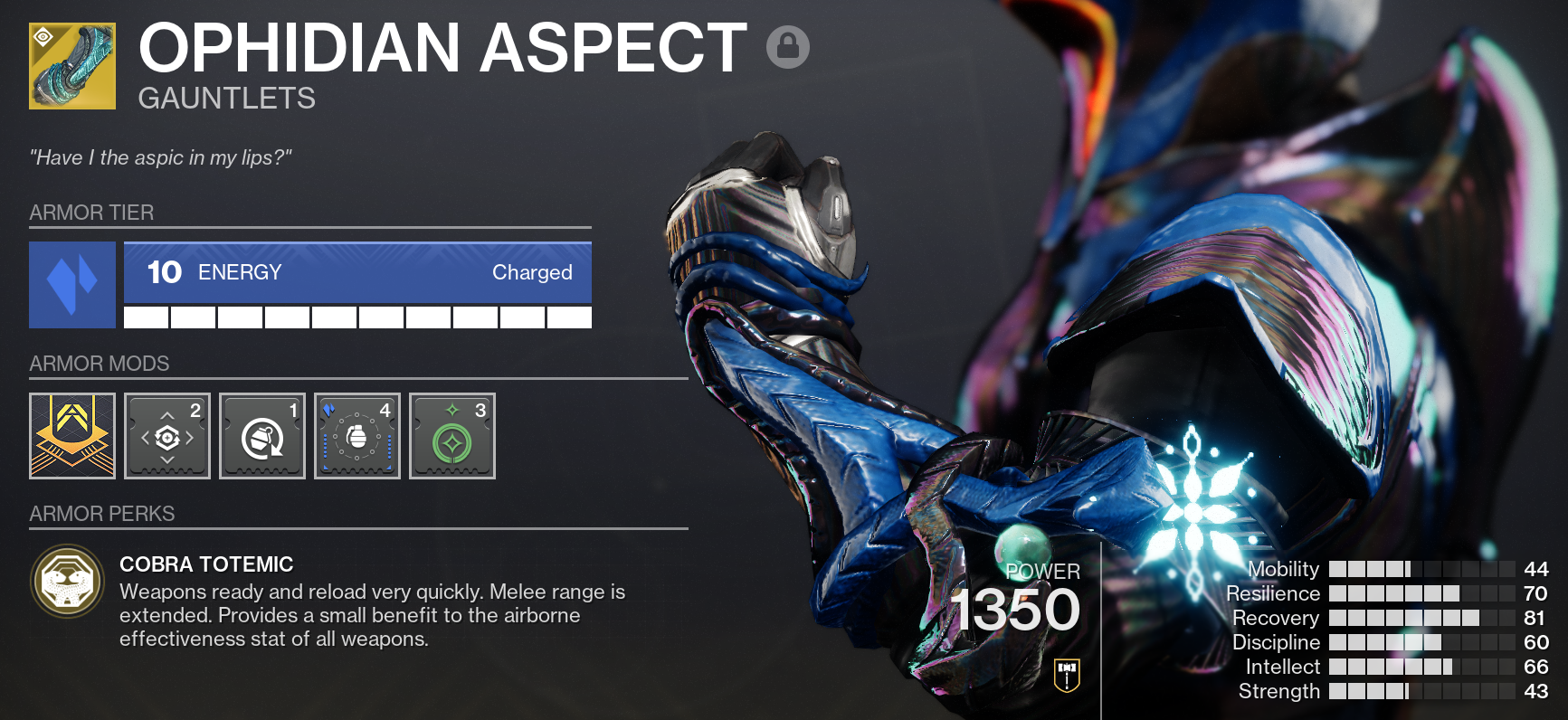Click the Strength stat label
1568x720 pixels.
click(1278, 691)
